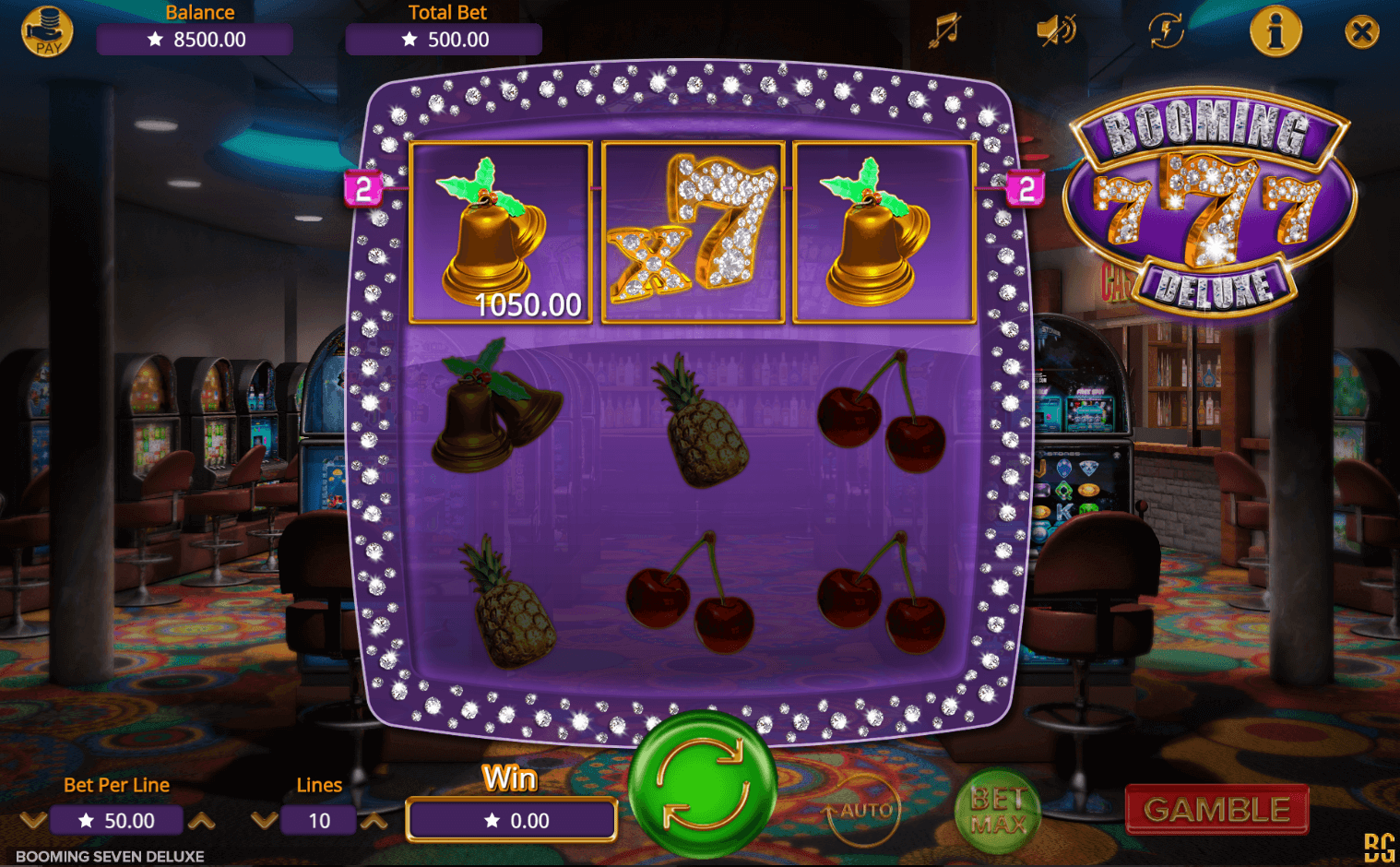Open the Gamble feature
Image resolution: width=1400 pixels, height=867 pixels.
(1216, 810)
